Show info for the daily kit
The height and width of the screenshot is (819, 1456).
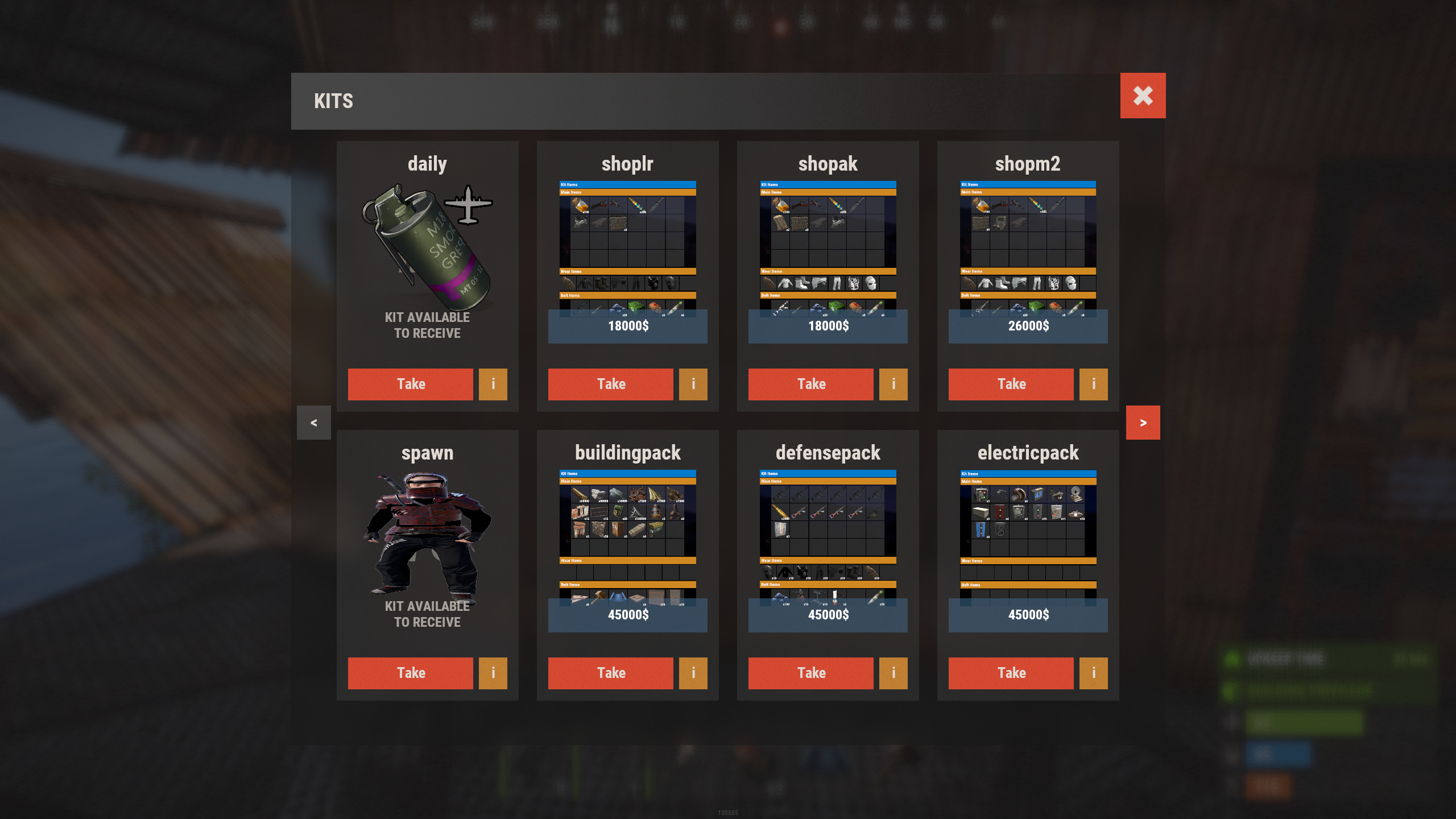pyautogui.click(x=493, y=384)
